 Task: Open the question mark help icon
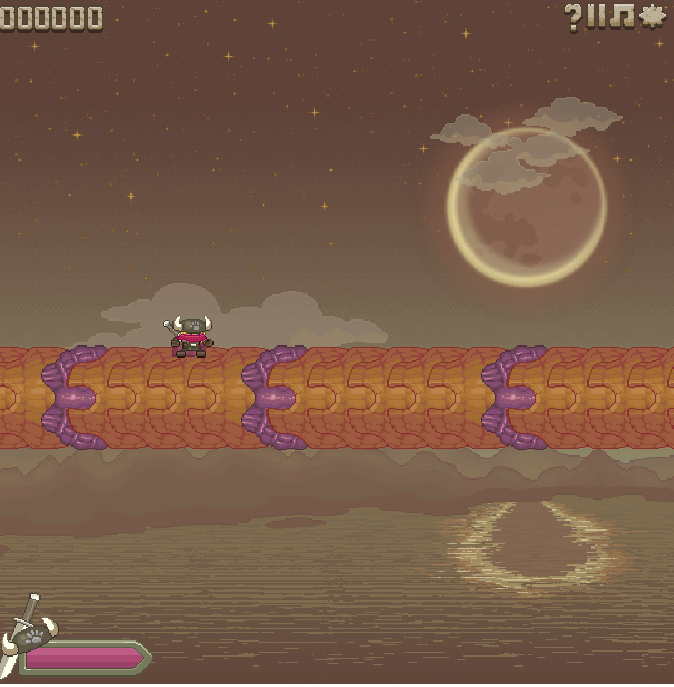click(x=573, y=16)
